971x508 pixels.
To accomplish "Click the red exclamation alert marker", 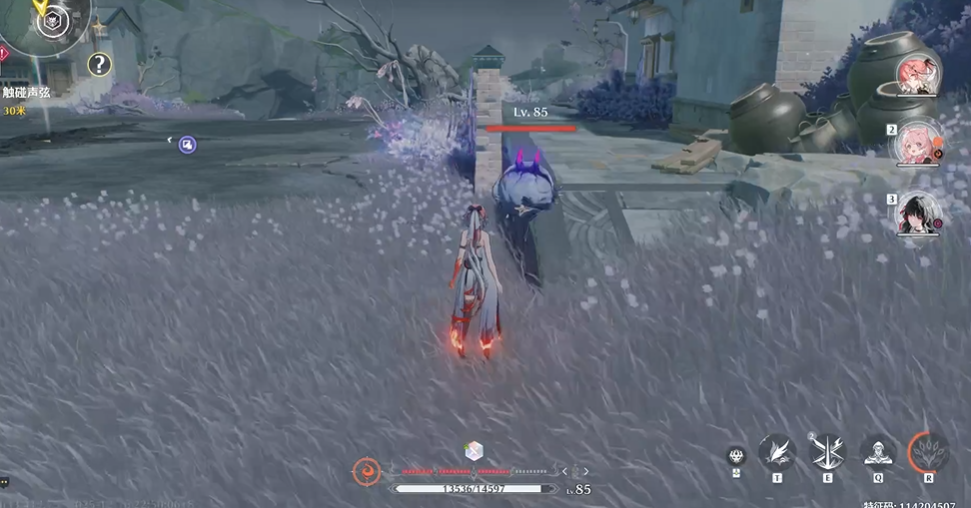I will tap(3, 53).
